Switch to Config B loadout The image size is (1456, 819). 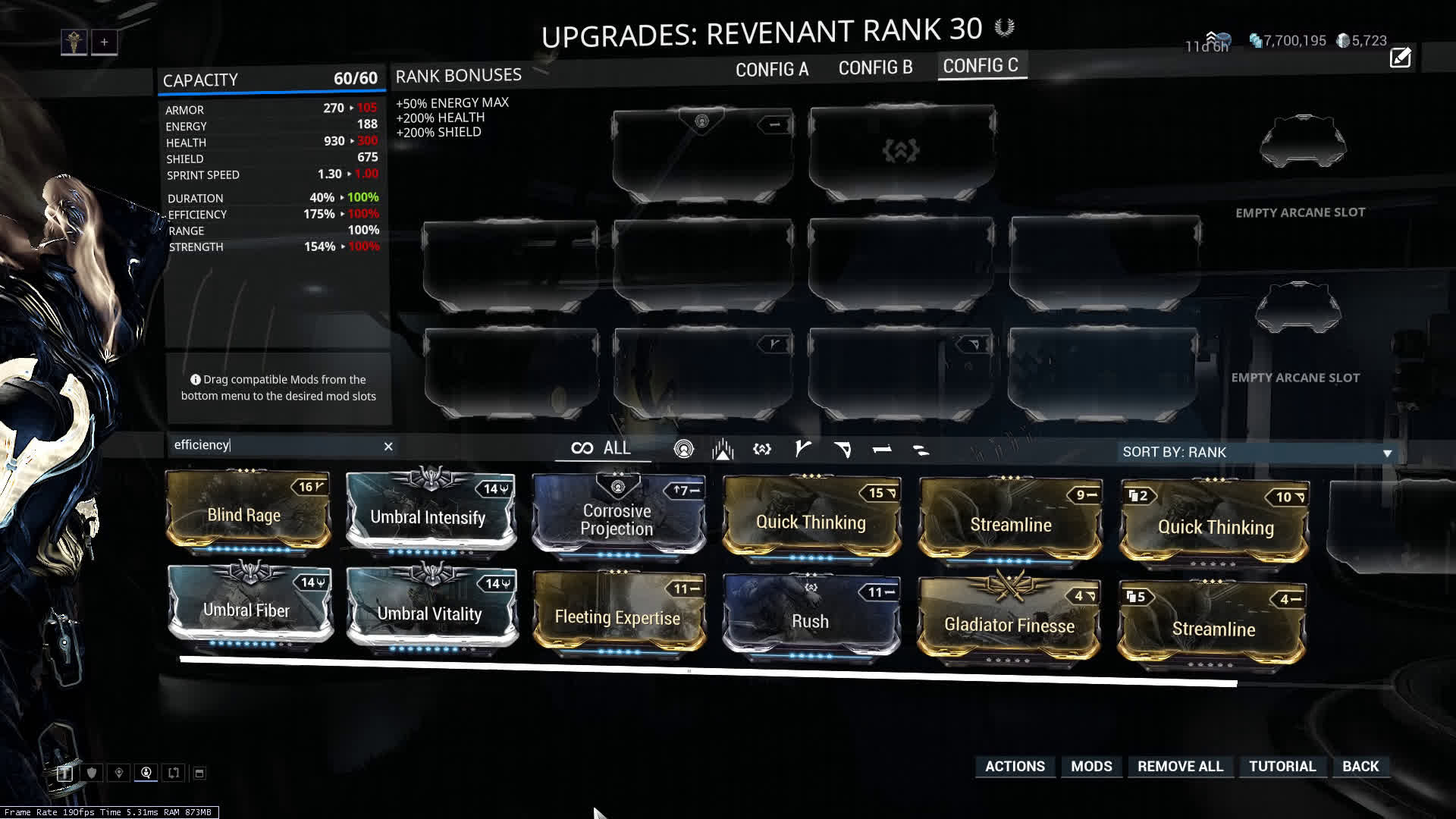coord(875,68)
